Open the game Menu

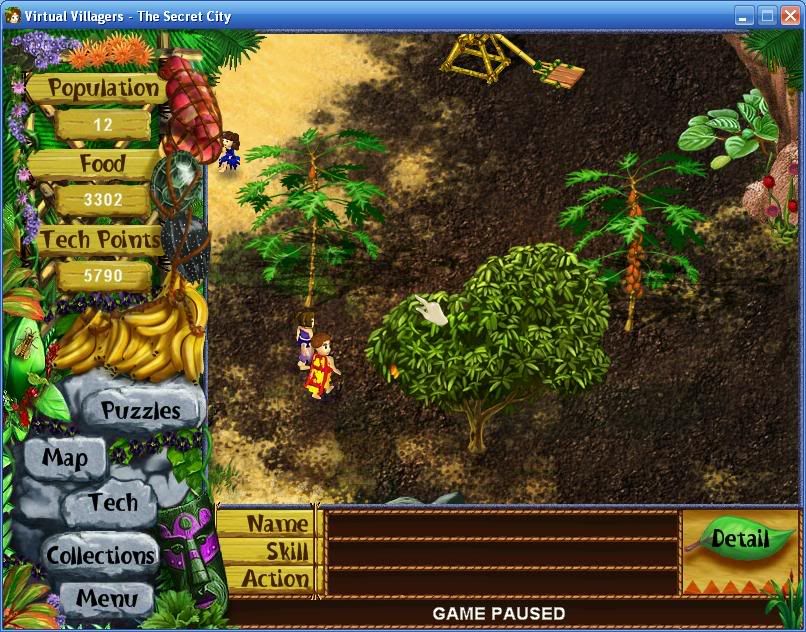106,600
